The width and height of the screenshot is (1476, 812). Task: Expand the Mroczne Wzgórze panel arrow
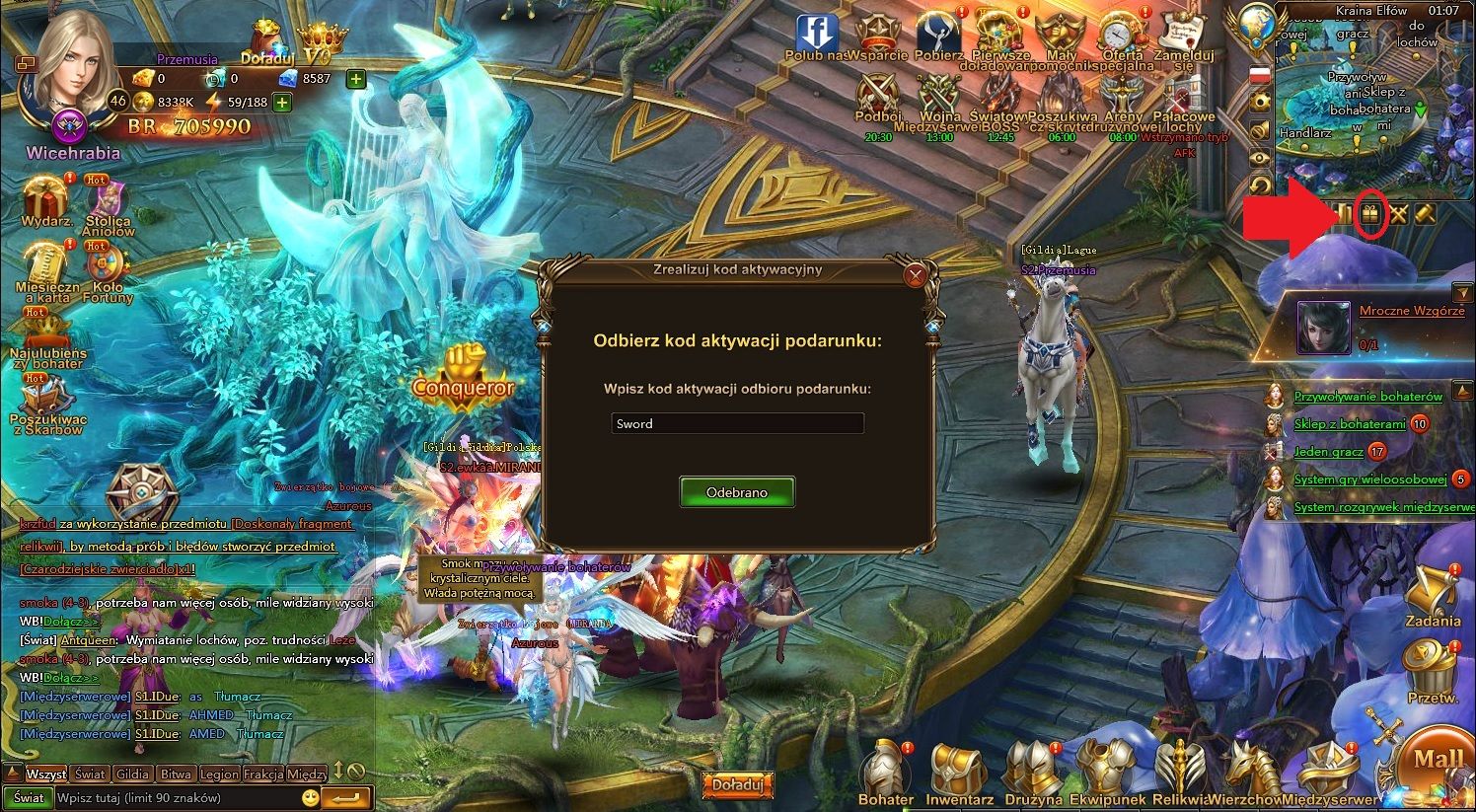pyautogui.click(x=1463, y=292)
